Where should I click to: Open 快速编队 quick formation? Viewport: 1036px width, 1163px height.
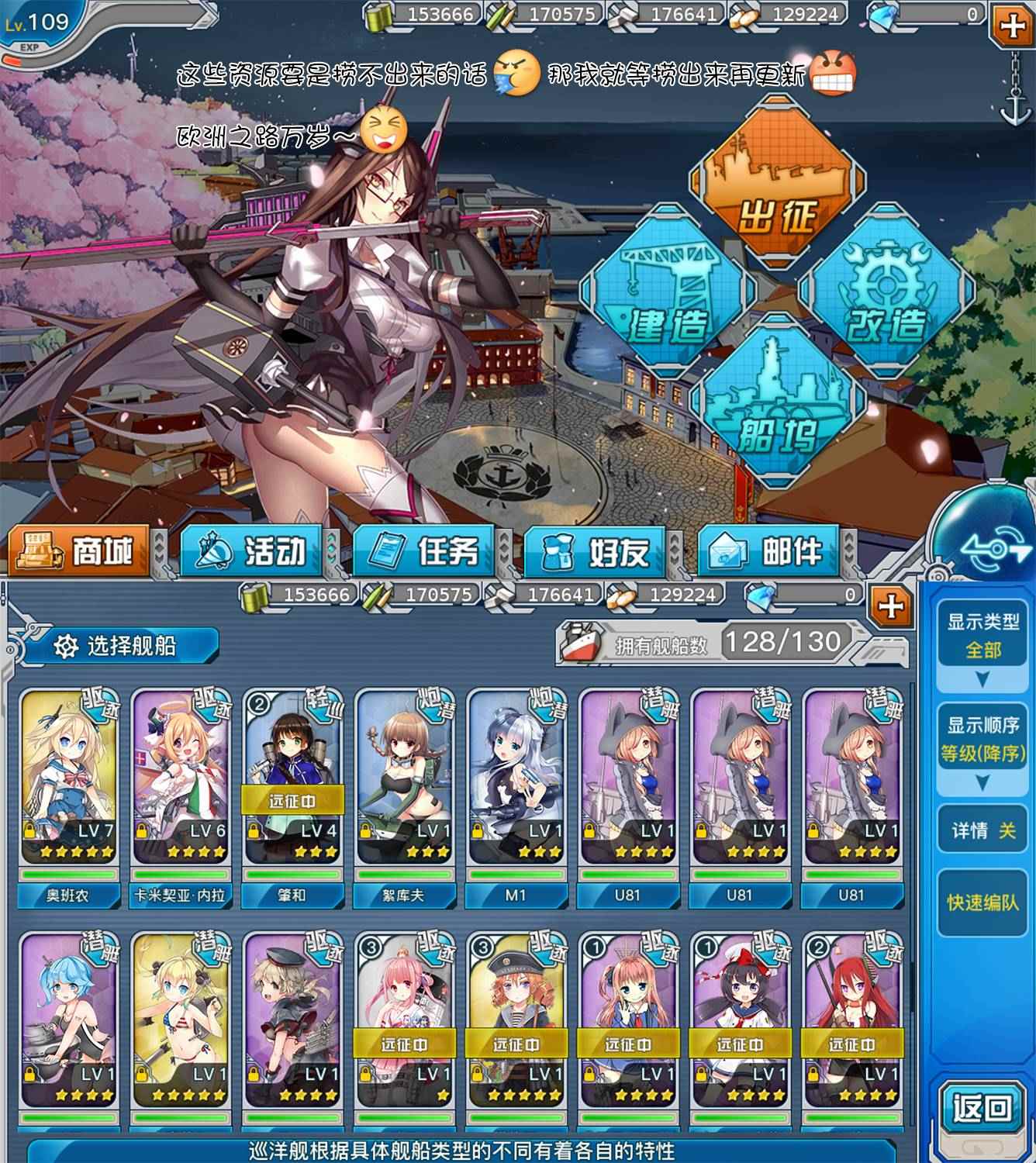[982, 903]
